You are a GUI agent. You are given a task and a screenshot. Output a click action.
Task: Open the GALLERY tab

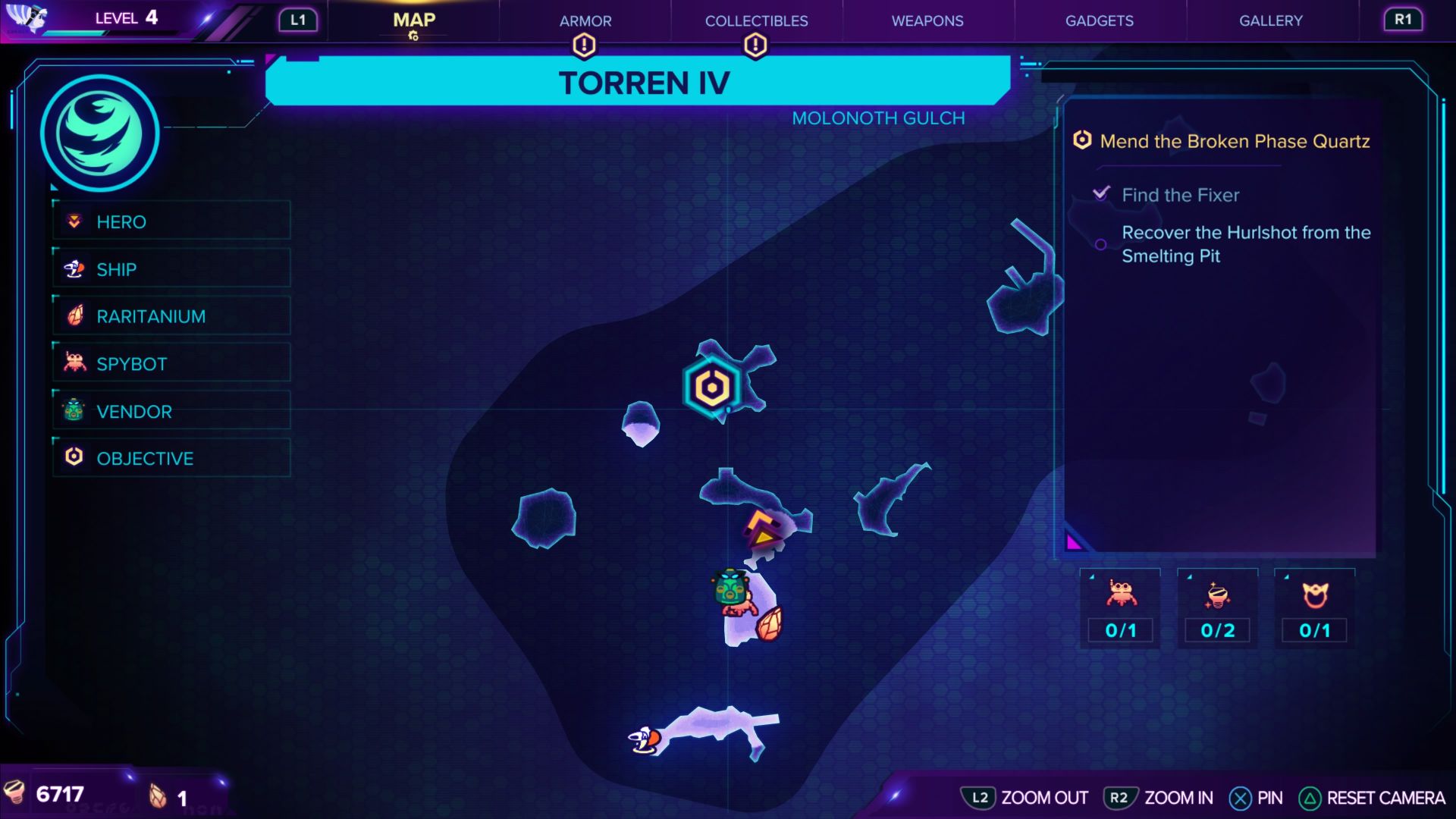tap(1270, 20)
